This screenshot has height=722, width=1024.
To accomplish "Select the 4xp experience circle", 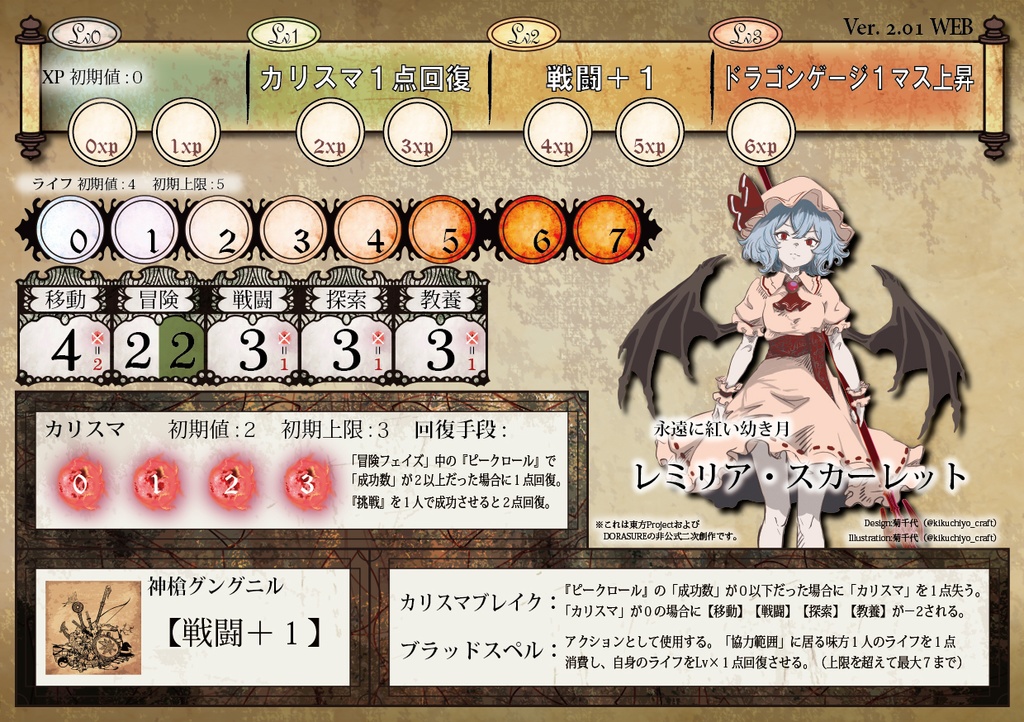I will click(558, 132).
